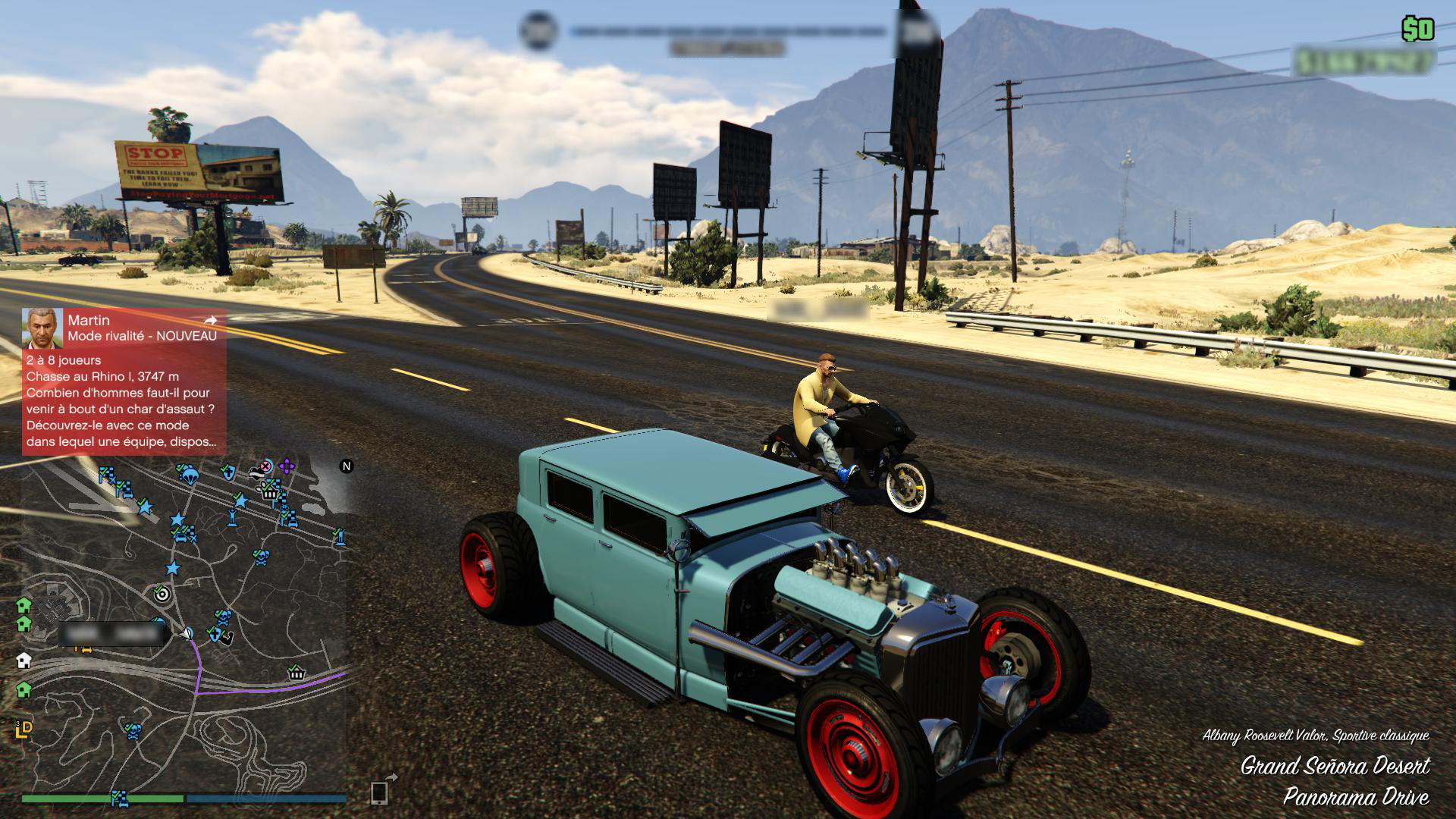Select the arm-wrestling marker on the minimap
The height and width of the screenshot is (819, 1456).
(x=224, y=635)
